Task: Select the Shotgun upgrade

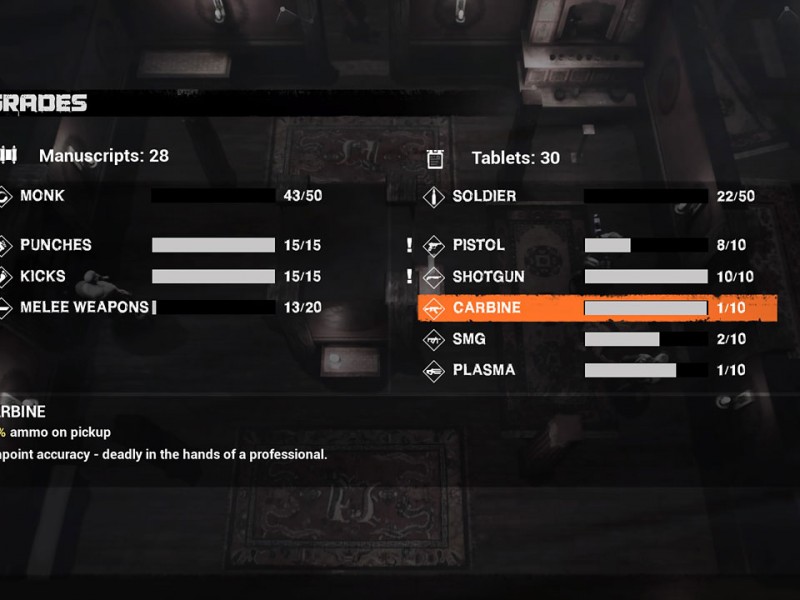Action: pos(487,276)
